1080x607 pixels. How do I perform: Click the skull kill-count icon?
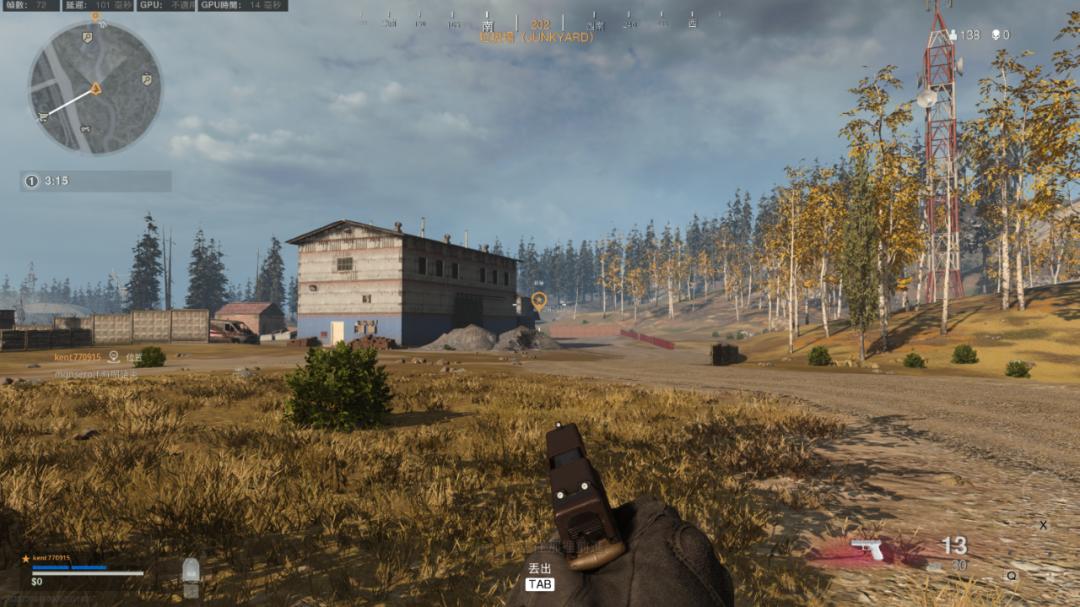point(996,35)
